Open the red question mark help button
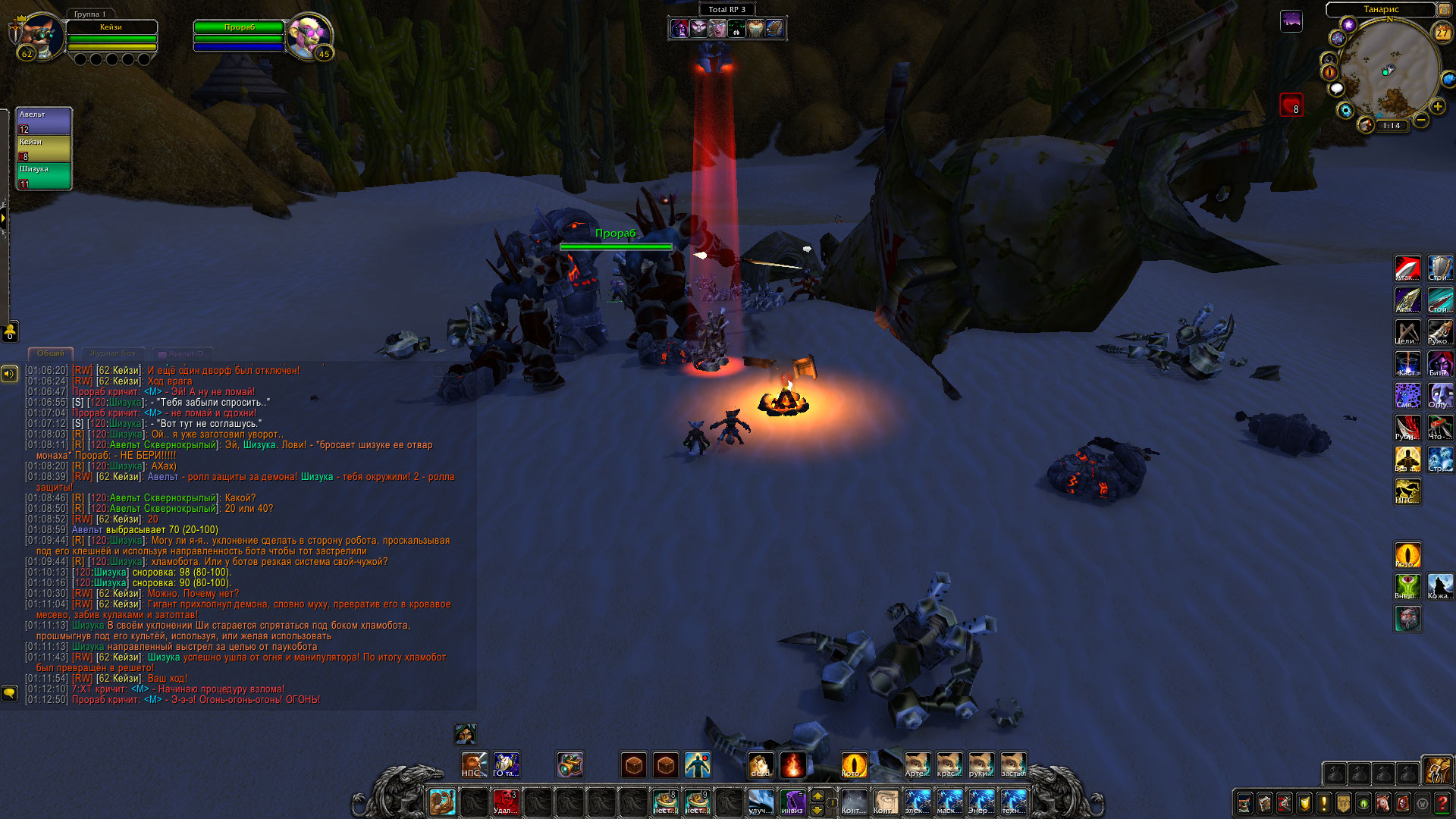The height and width of the screenshot is (819, 1456). (1443, 803)
